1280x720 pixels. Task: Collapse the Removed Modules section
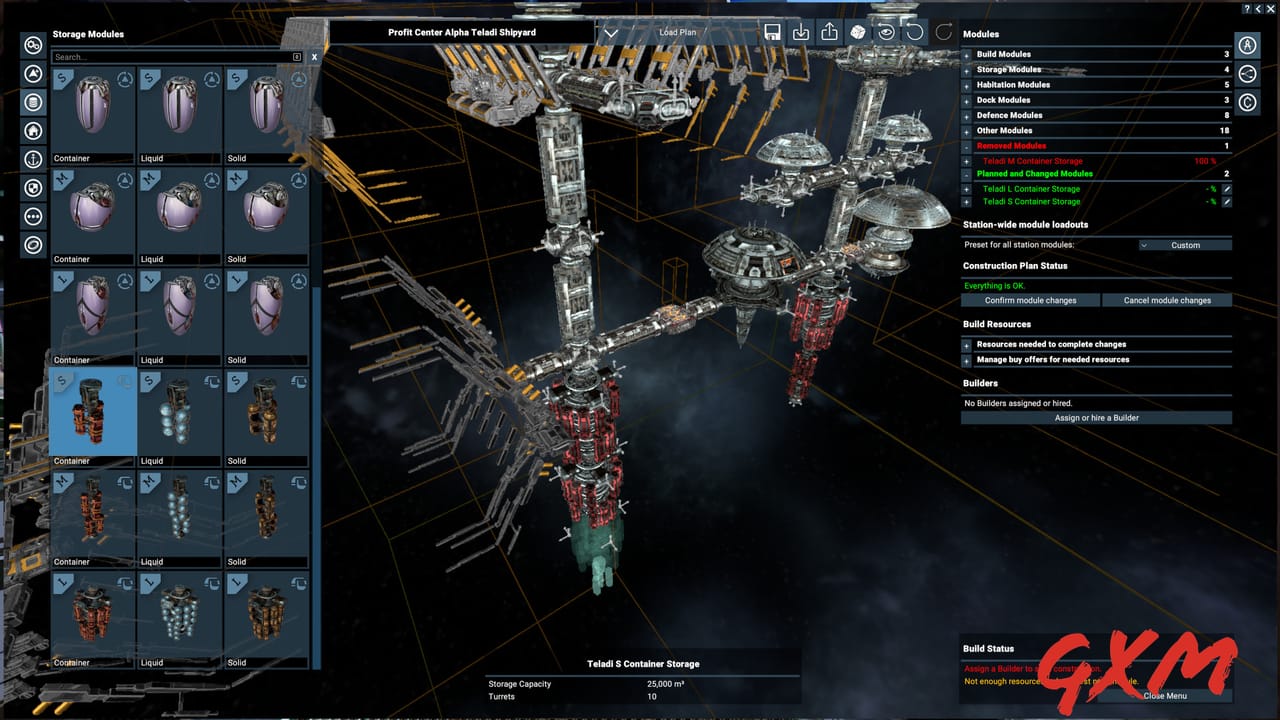coord(965,146)
